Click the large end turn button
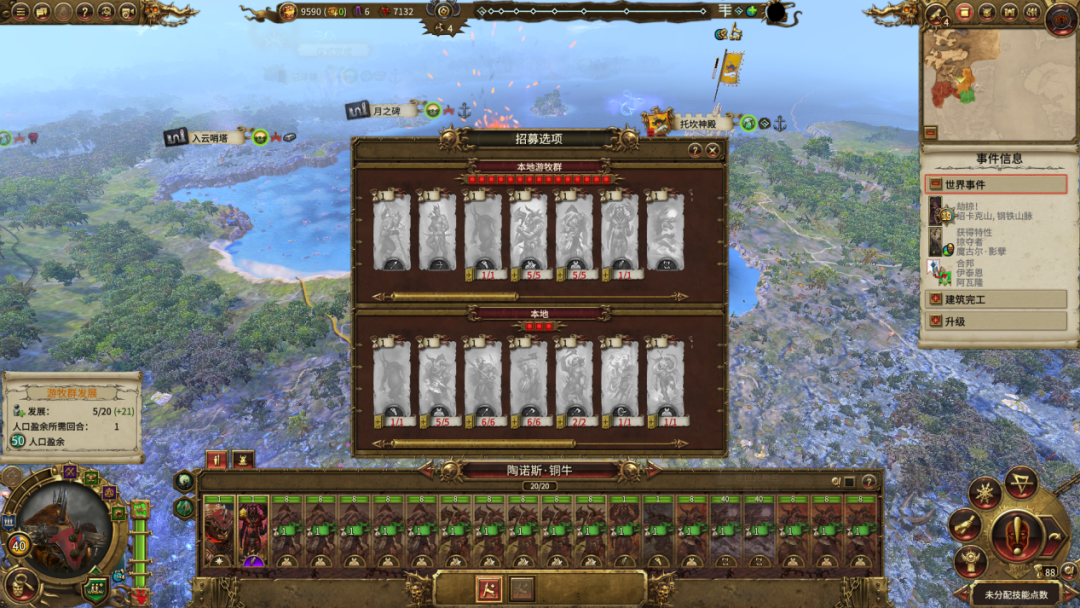This screenshot has width=1080, height=608. (1017, 531)
